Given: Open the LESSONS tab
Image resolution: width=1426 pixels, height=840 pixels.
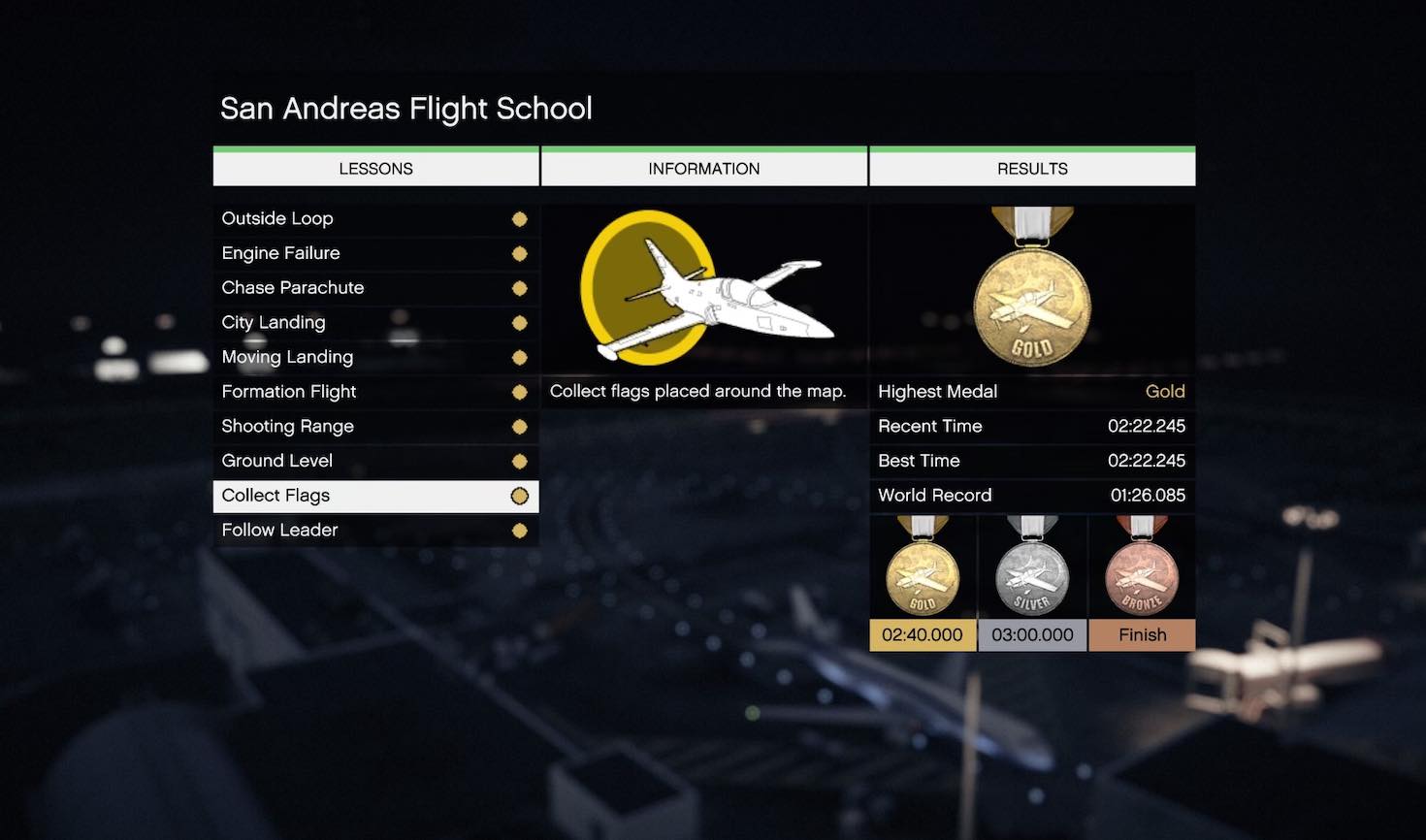Looking at the screenshot, I should point(375,167).
